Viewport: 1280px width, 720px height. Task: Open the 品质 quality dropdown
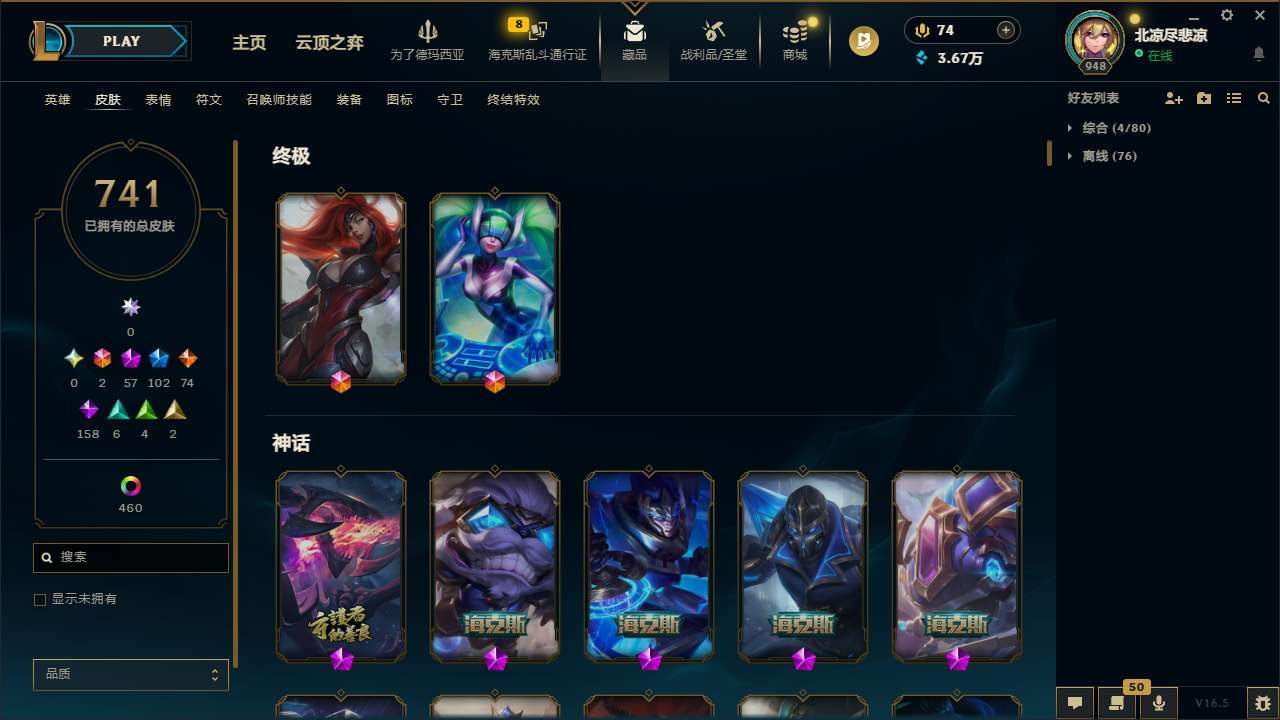pos(130,674)
